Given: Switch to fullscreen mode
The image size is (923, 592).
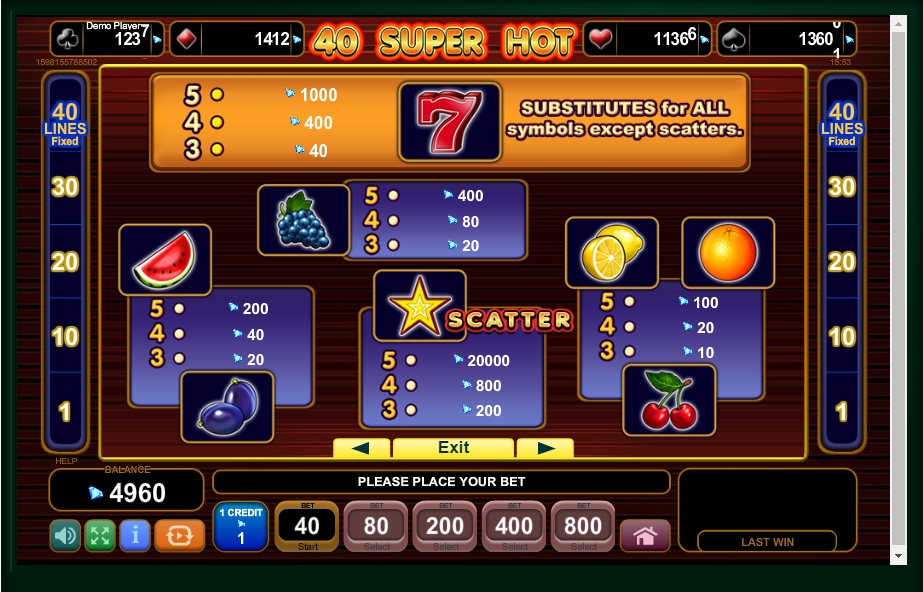Looking at the screenshot, I should click(100, 536).
